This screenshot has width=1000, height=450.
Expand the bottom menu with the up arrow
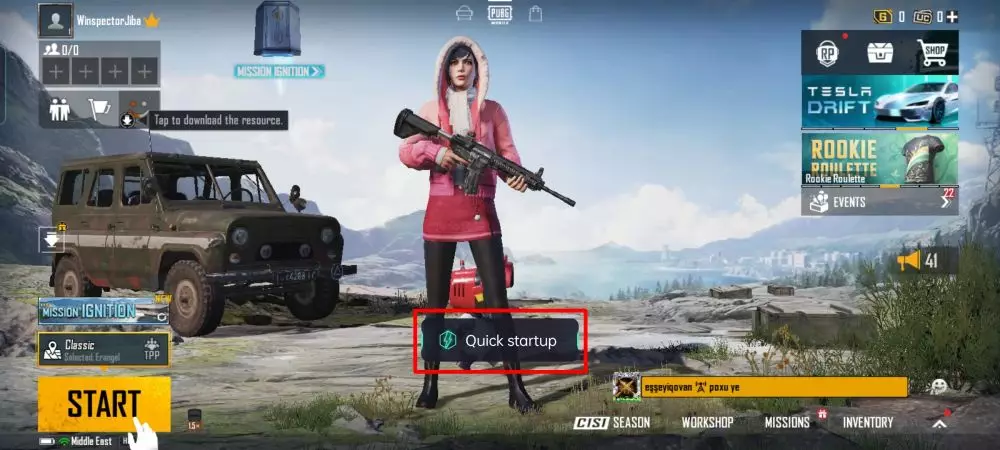[x=938, y=423]
